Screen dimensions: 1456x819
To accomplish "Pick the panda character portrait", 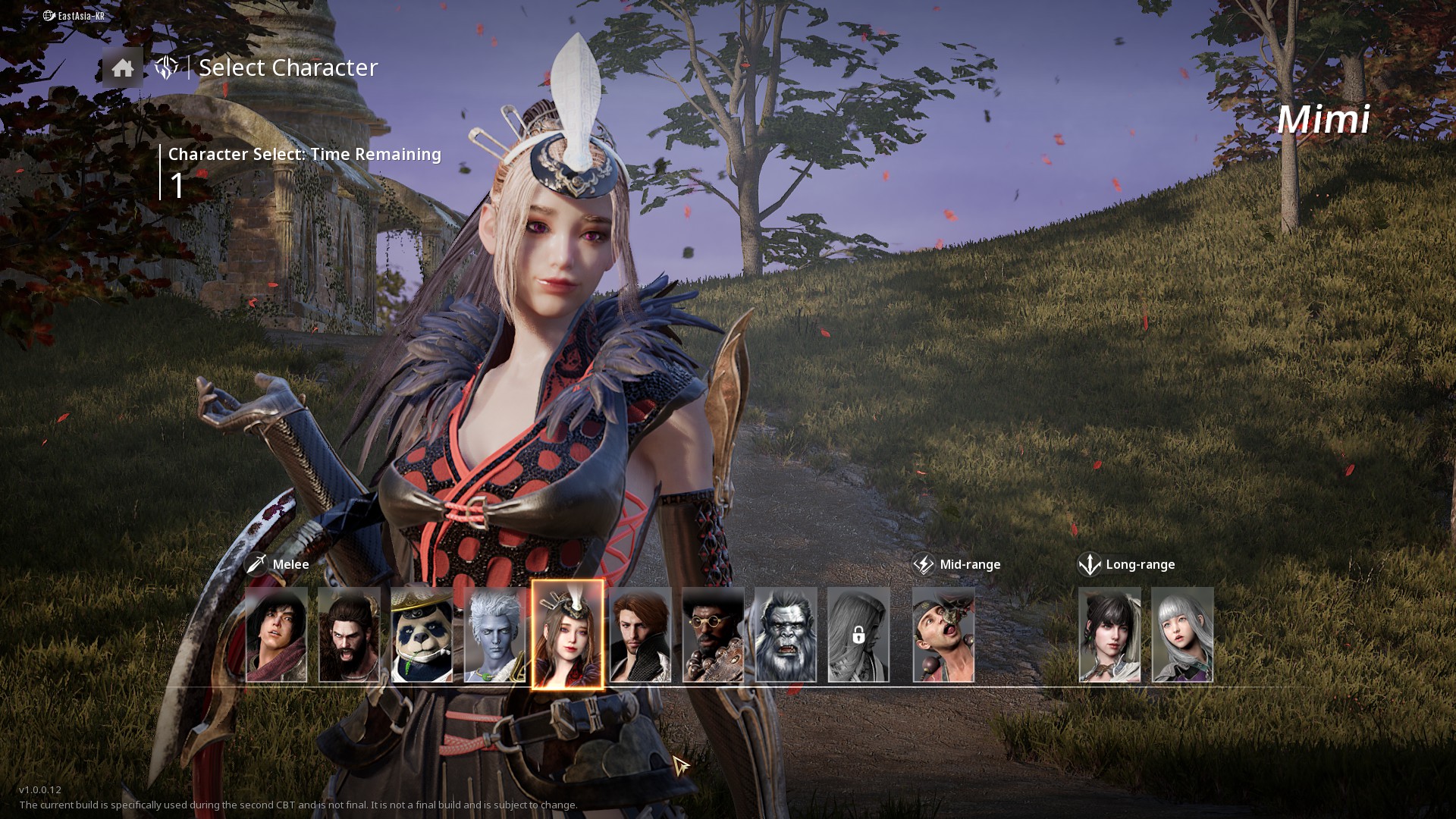I will click(422, 635).
